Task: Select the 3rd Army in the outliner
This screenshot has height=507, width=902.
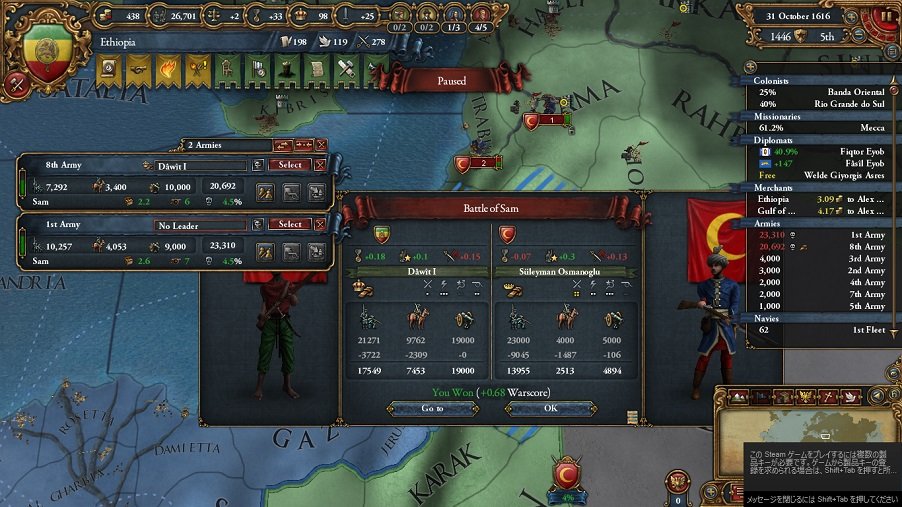Action: tap(820, 257)
